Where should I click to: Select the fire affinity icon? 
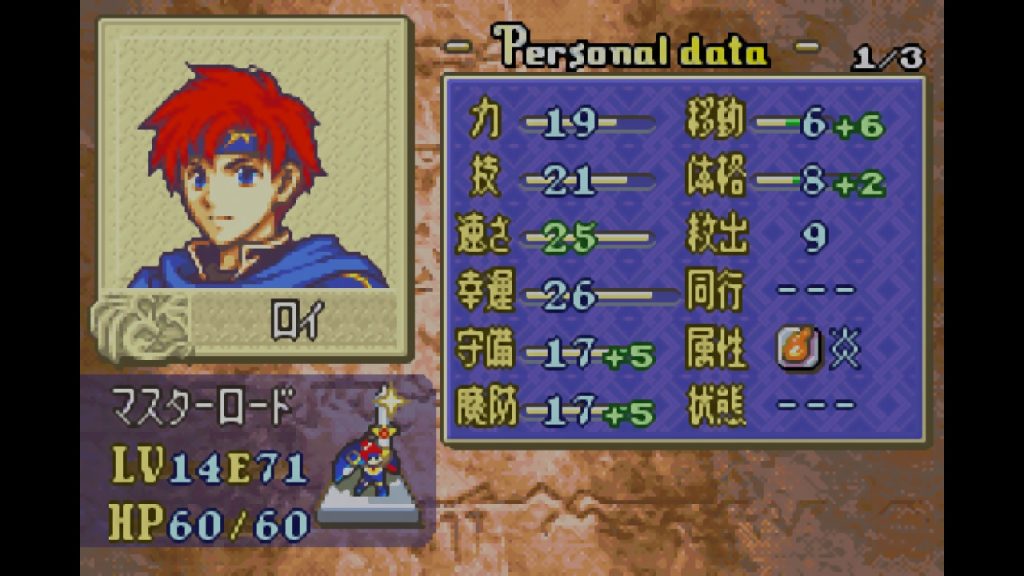798,350
